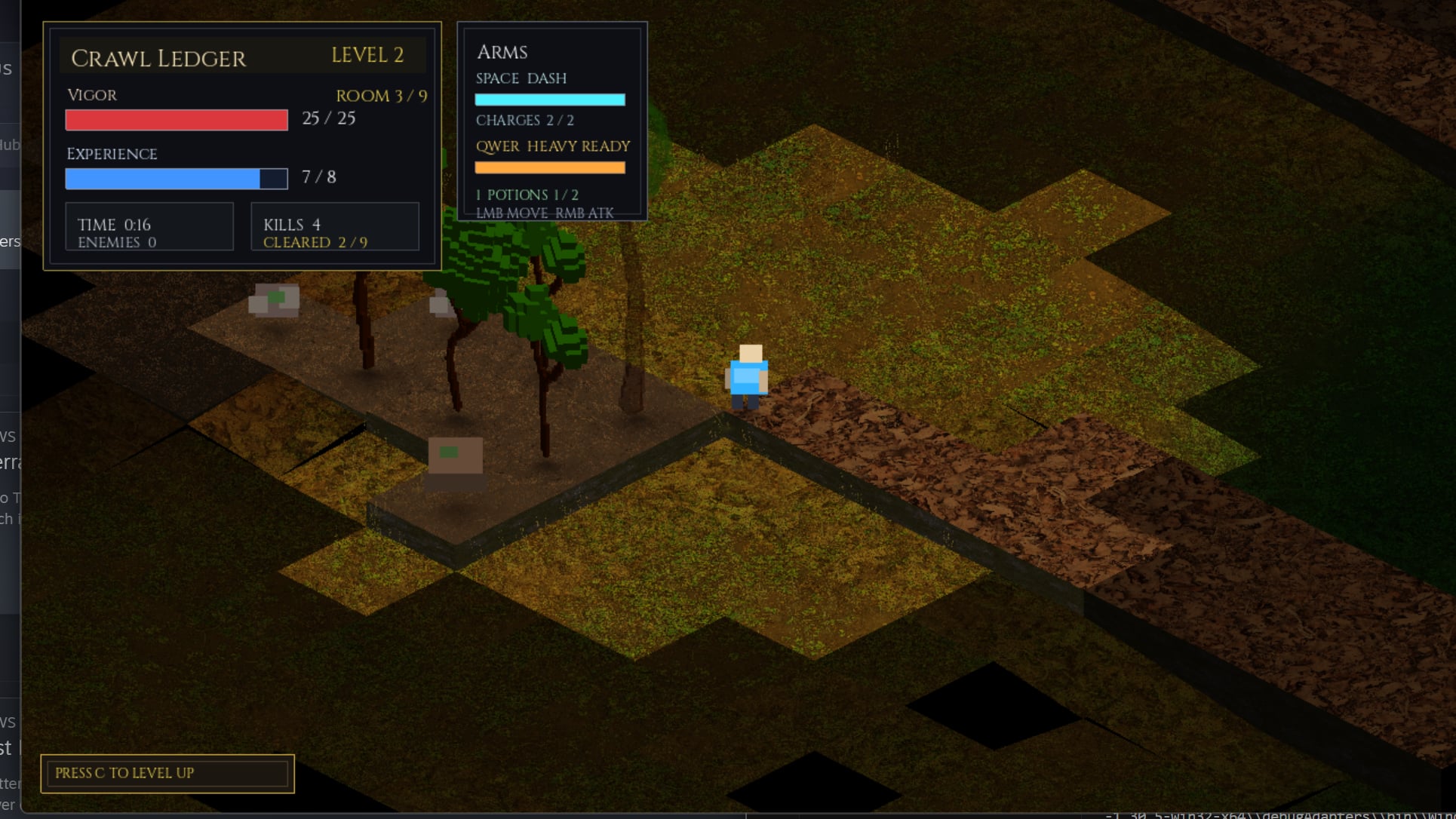Click the SPACE DASH label
This screenshot has width=1456, height=819.
[x=521, y=78]
